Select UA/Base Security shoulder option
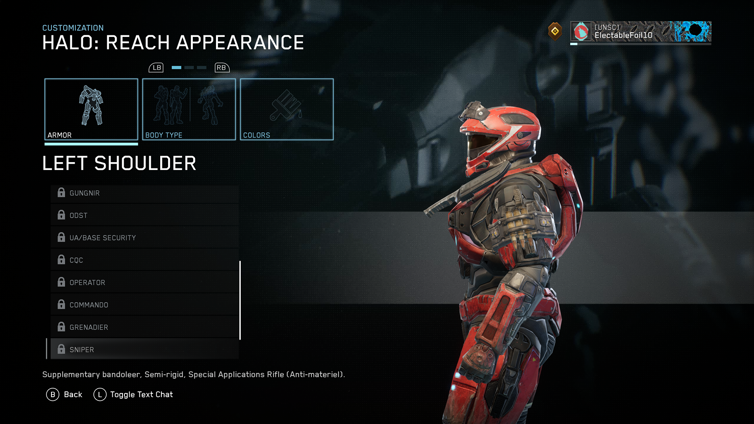754x424 pixels. coord(145,238)
